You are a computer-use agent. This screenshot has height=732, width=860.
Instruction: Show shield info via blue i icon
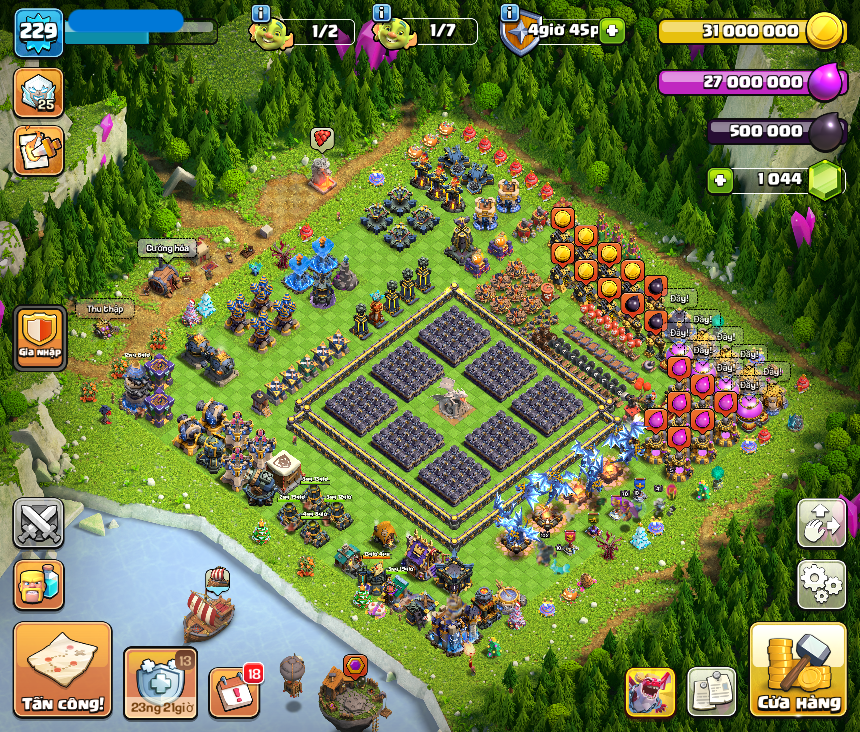click(509, 13)
